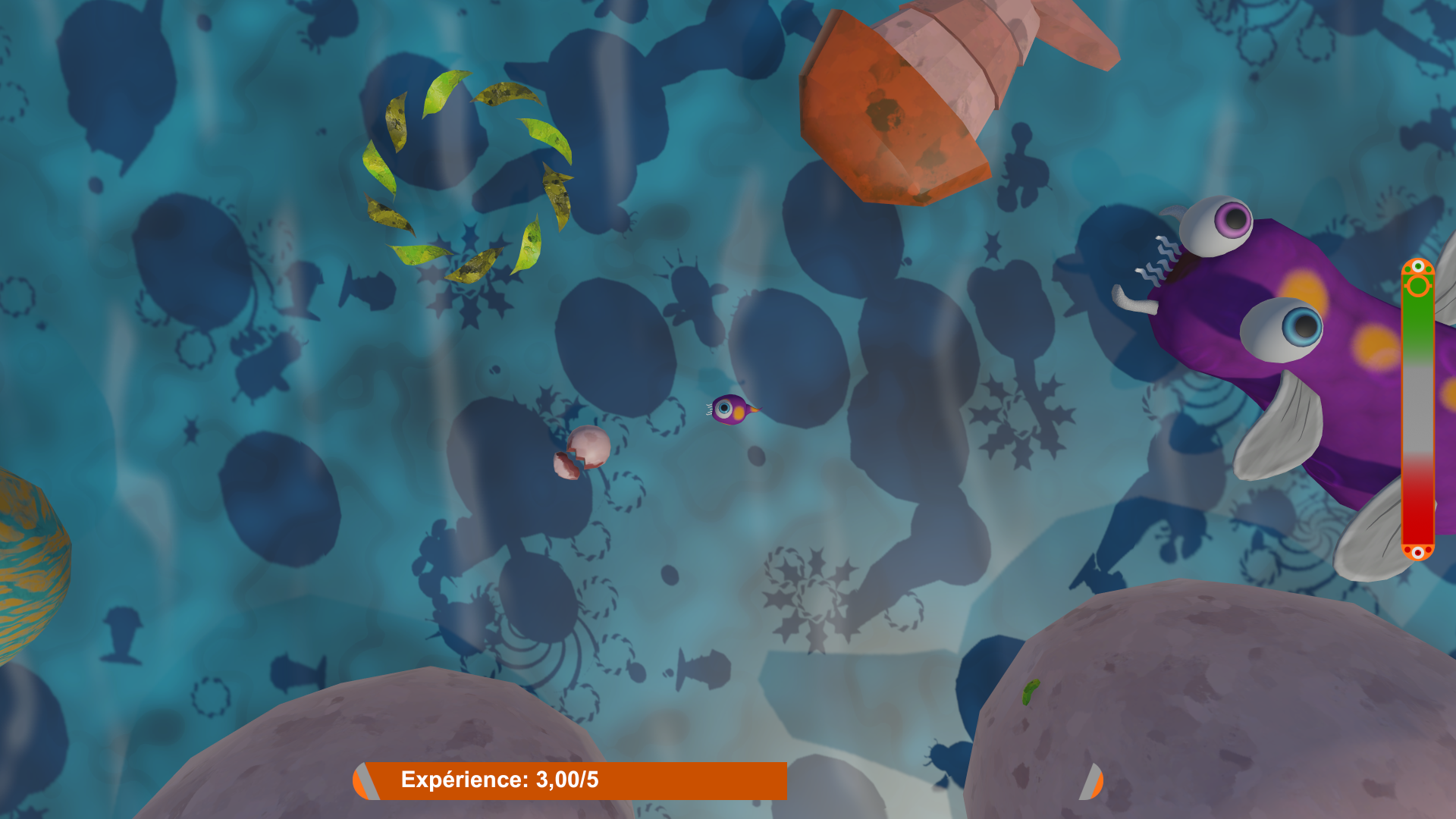Click the white dot icon at gauge top
1456x819 pixels.
click(x=1417, y=267)
